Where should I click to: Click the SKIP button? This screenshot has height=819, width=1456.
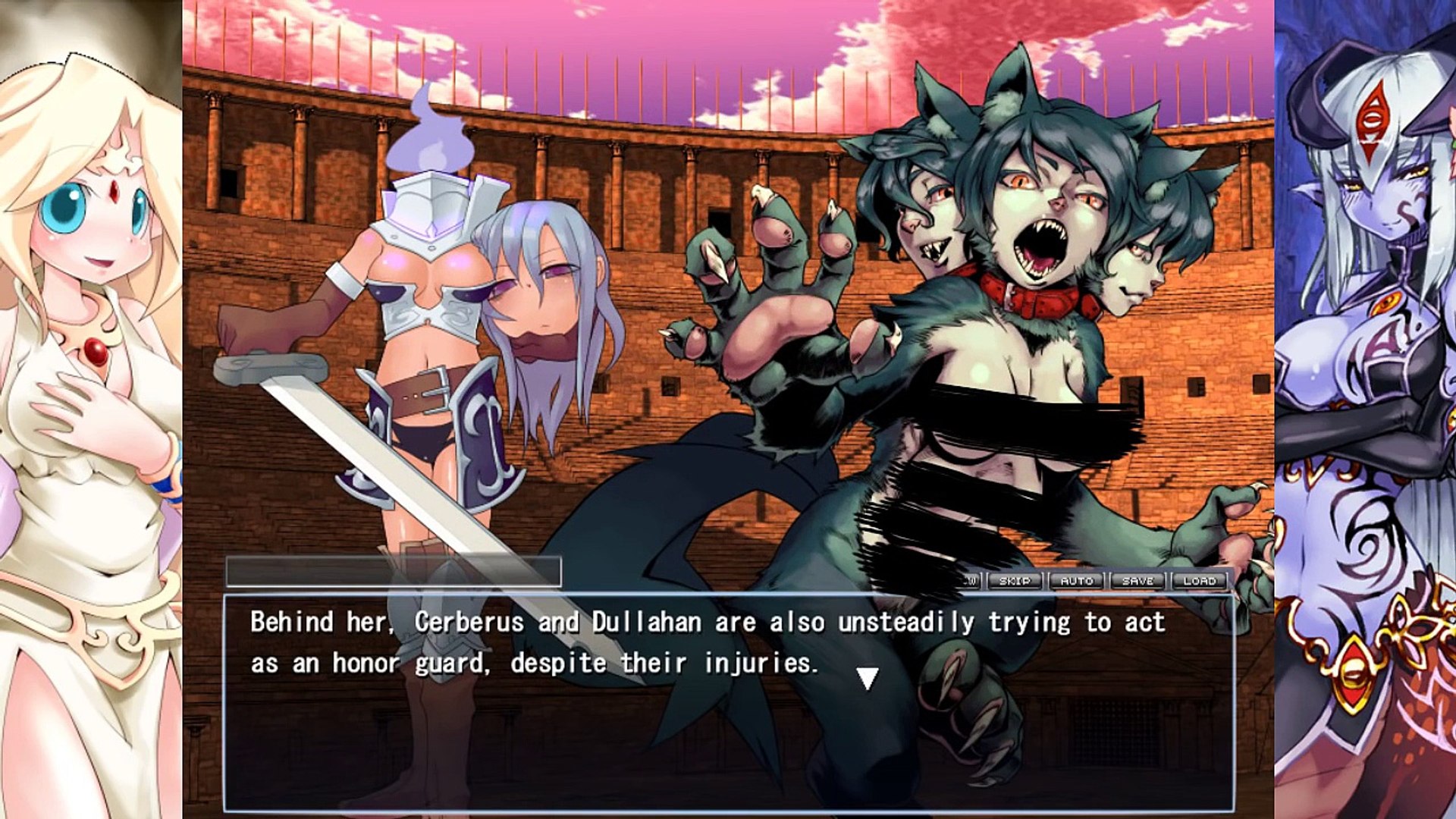tap(1015, 581)
